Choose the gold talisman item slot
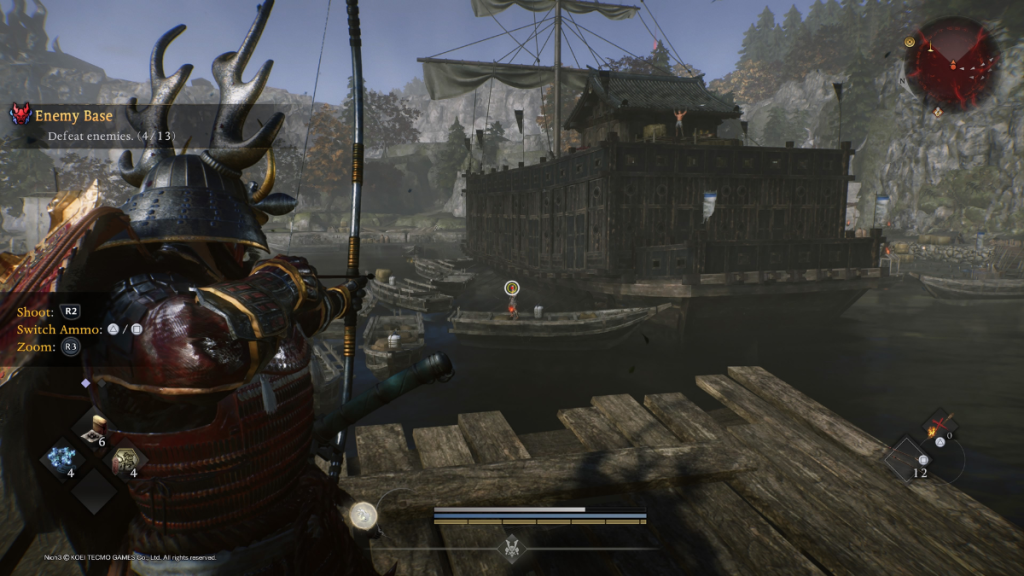 click(x=126, y=459)
